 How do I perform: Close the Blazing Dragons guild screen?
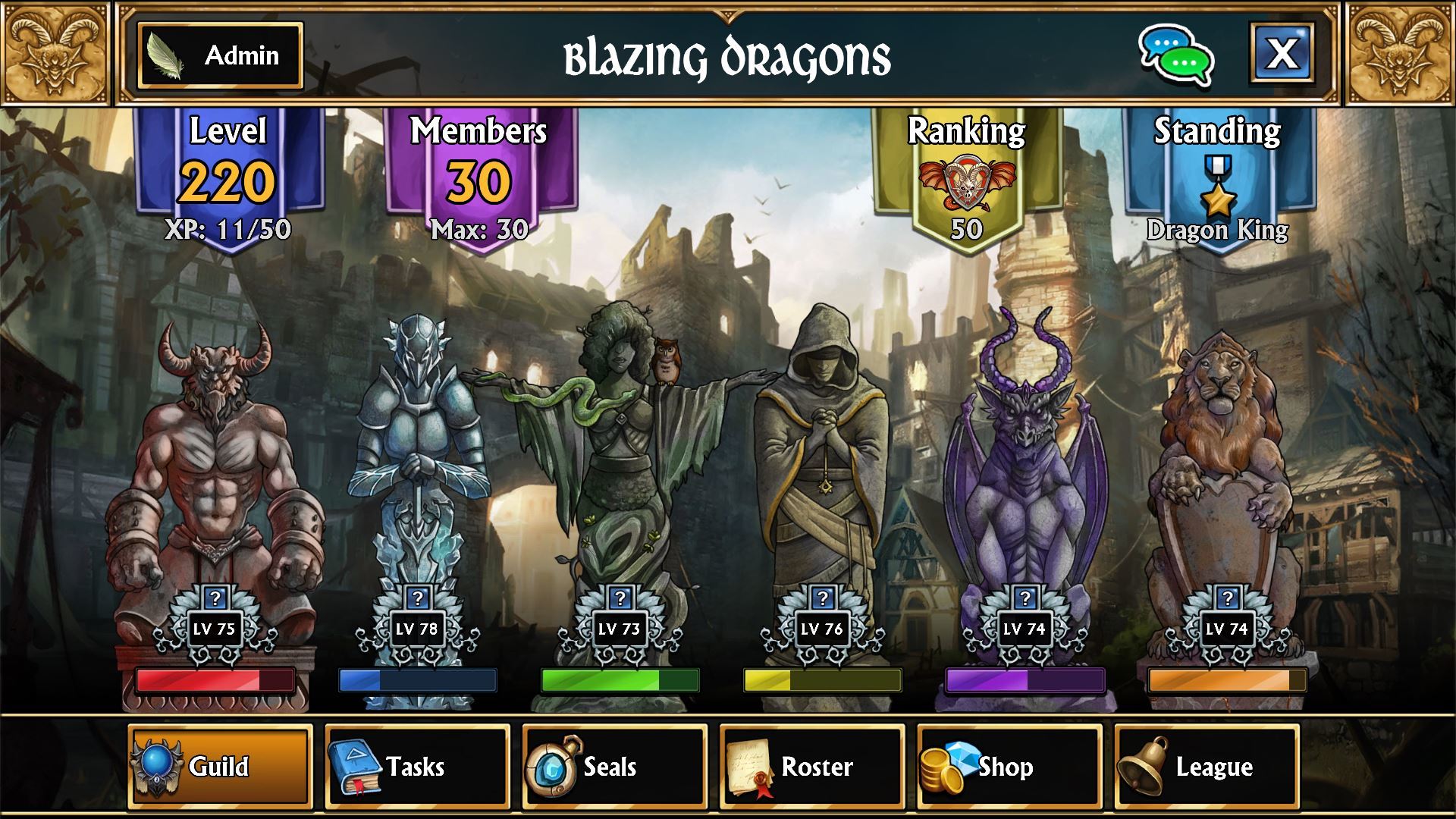pyautogui.click(x=1282, y=53)
